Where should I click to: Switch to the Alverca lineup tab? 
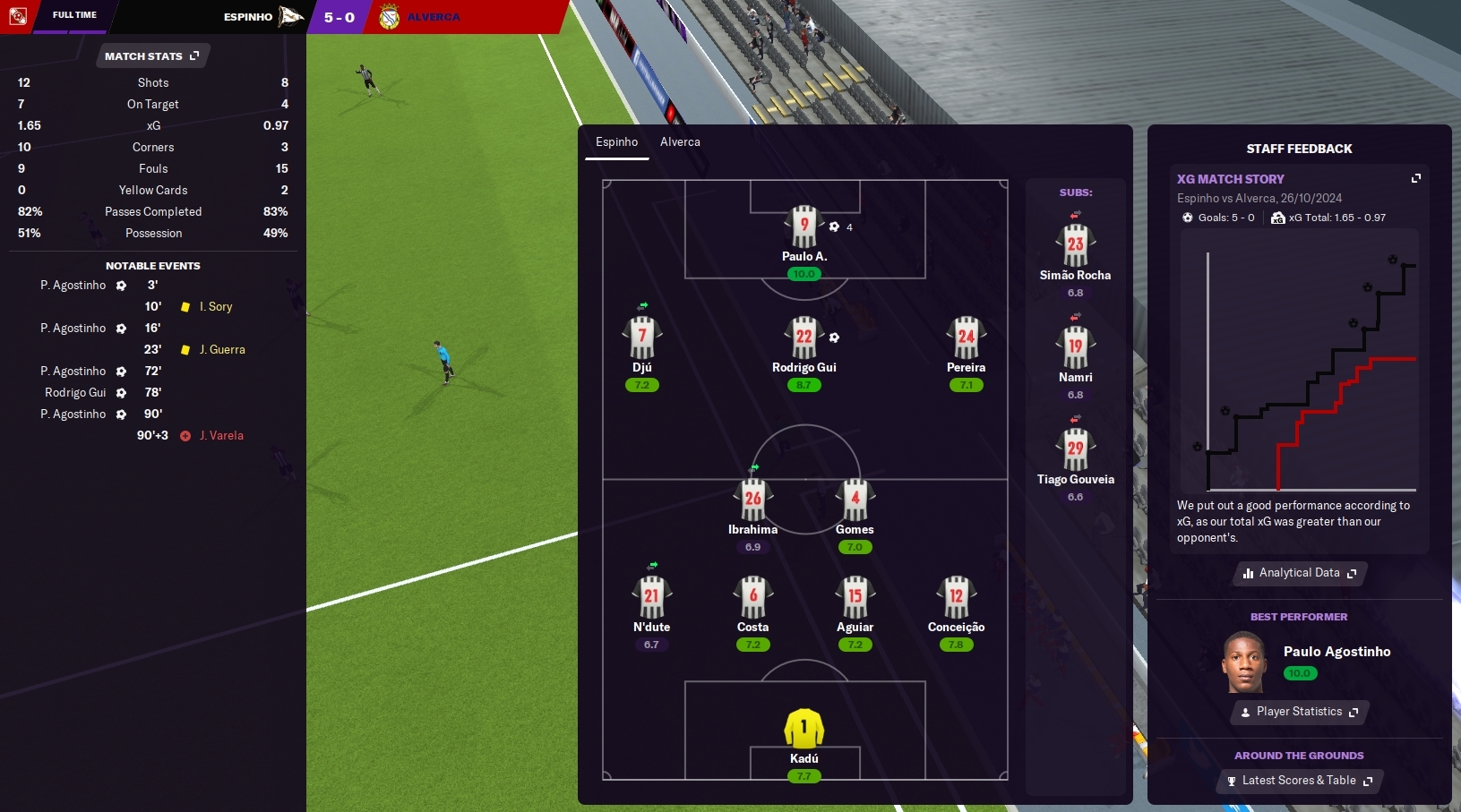680,142
